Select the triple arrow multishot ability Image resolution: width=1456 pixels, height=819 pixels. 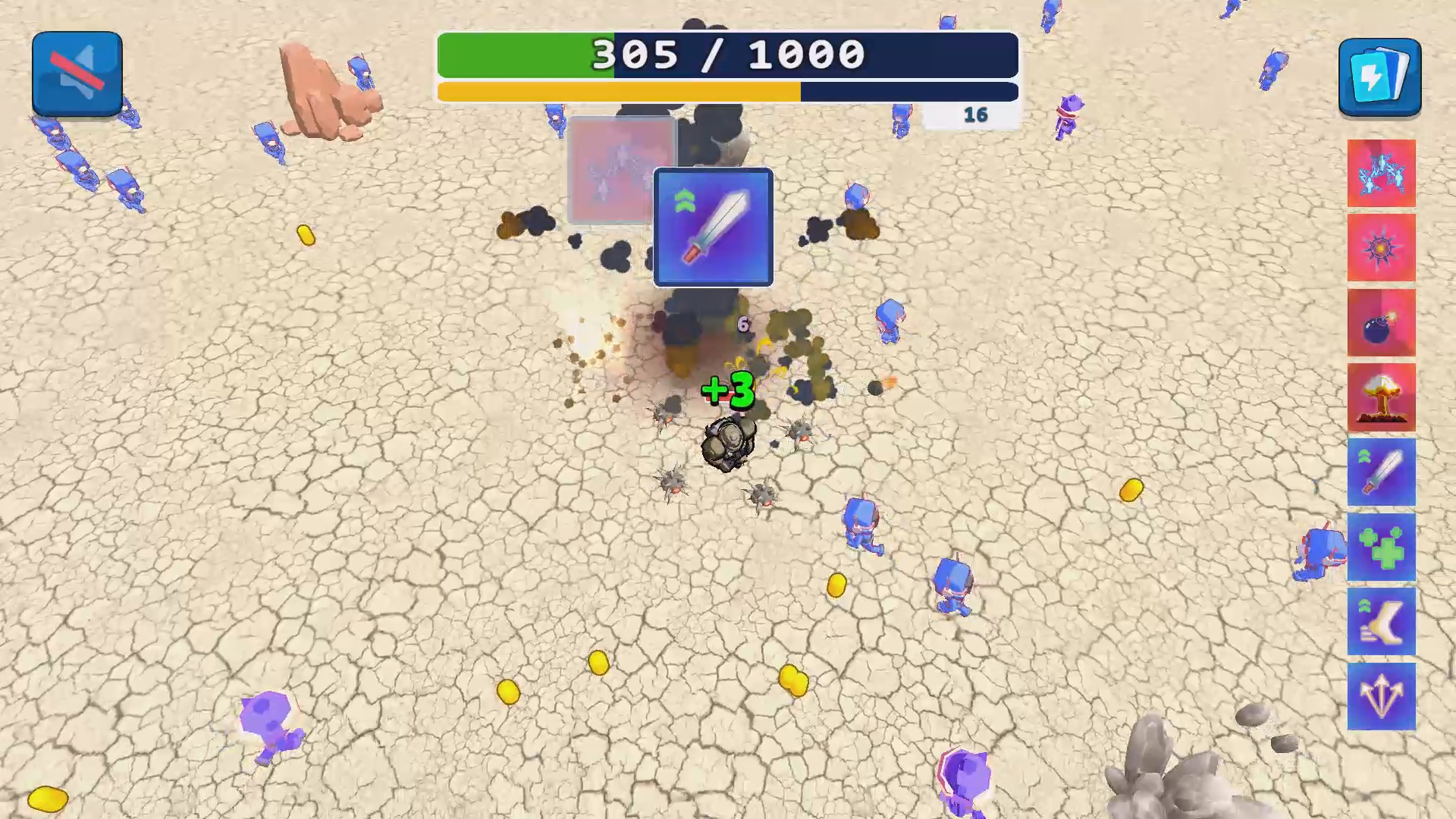[x=1381, y=696]
